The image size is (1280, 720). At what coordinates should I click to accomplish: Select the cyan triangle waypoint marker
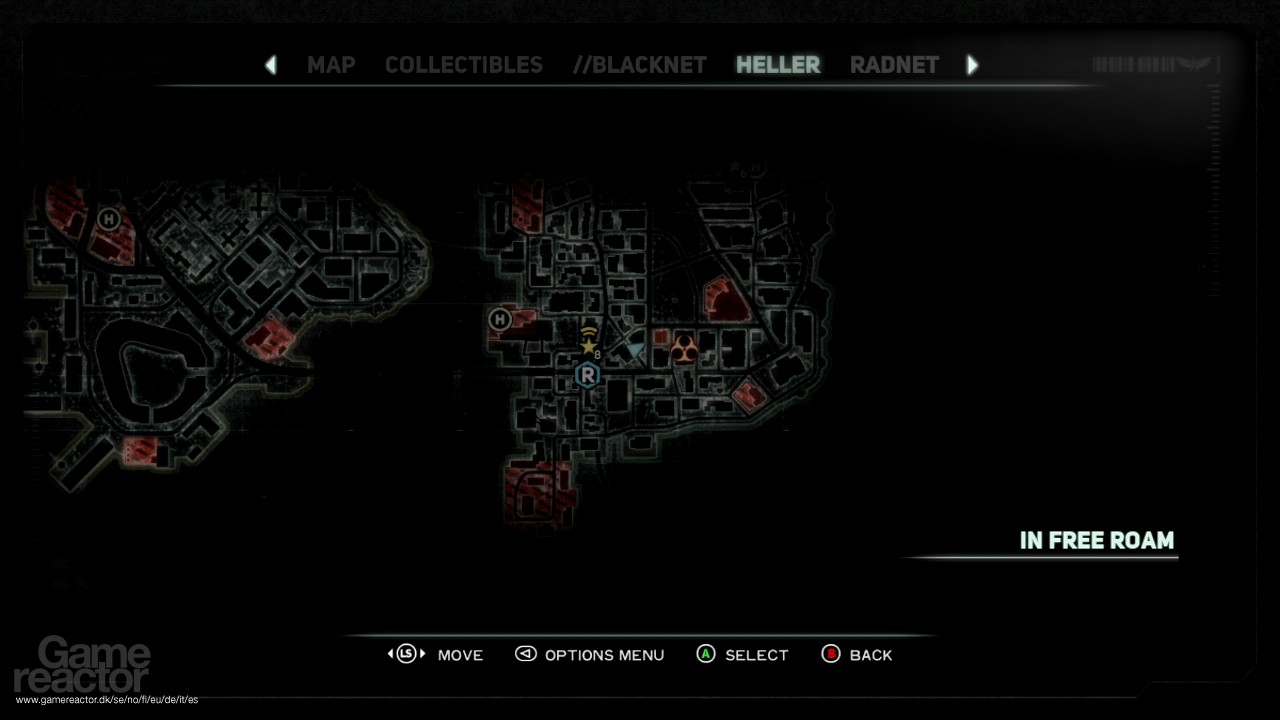(634, 347)
